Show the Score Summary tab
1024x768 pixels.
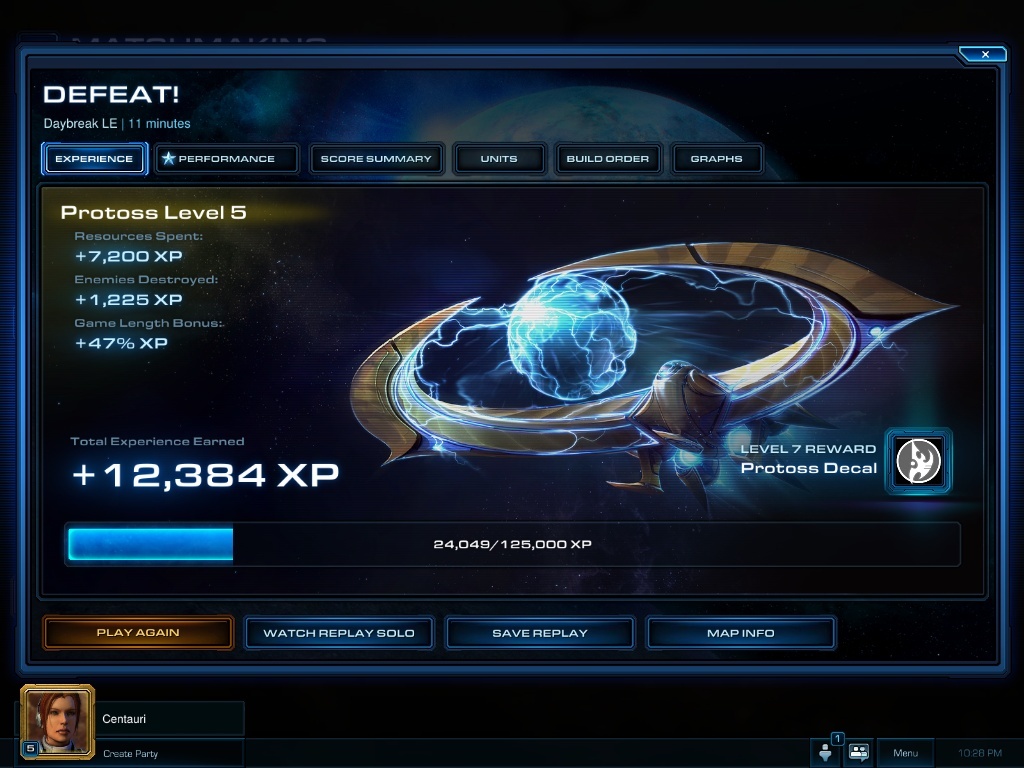[x=376, y=158]
